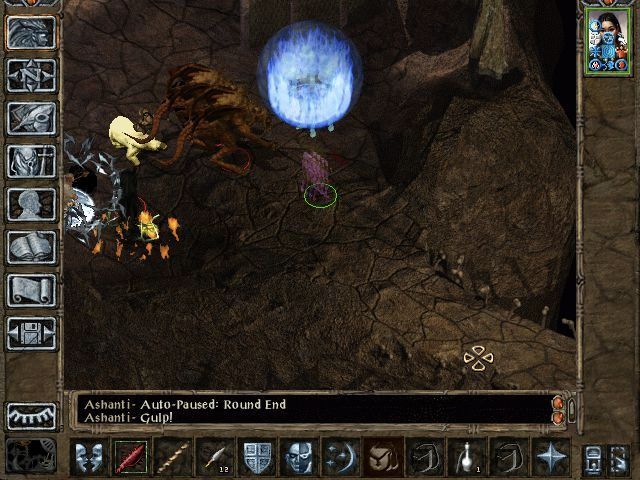This screenshot has width=640, height=480.
Task: Open the area map with the compass button
Action: (x=32, y=74)
